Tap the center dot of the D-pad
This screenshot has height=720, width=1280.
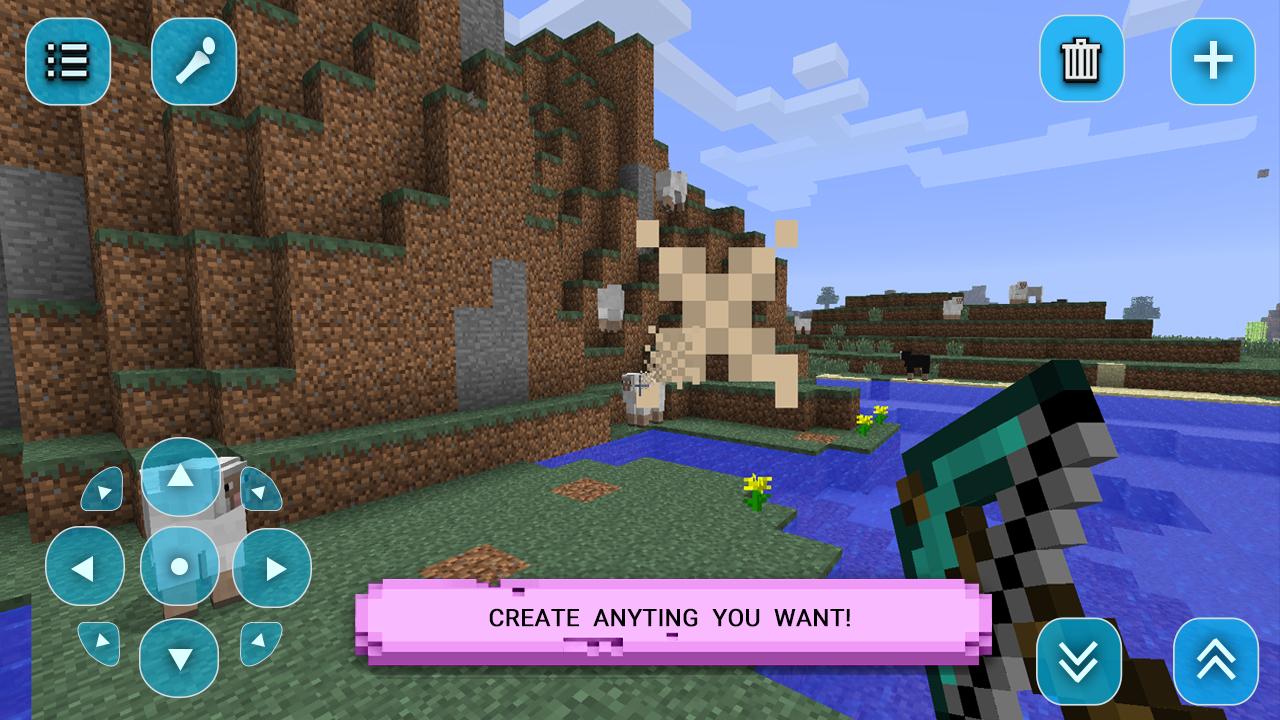180,567
